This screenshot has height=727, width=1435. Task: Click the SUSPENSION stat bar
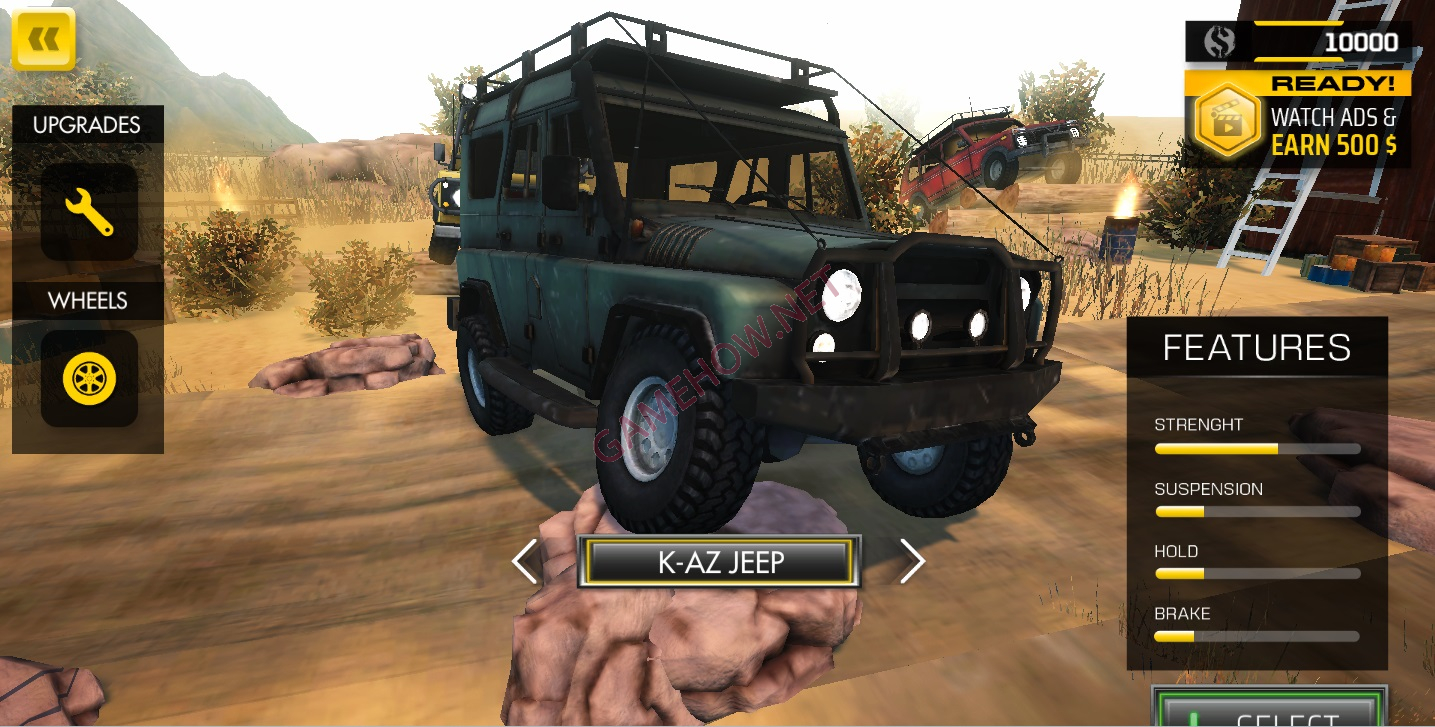click(1255, 511)
